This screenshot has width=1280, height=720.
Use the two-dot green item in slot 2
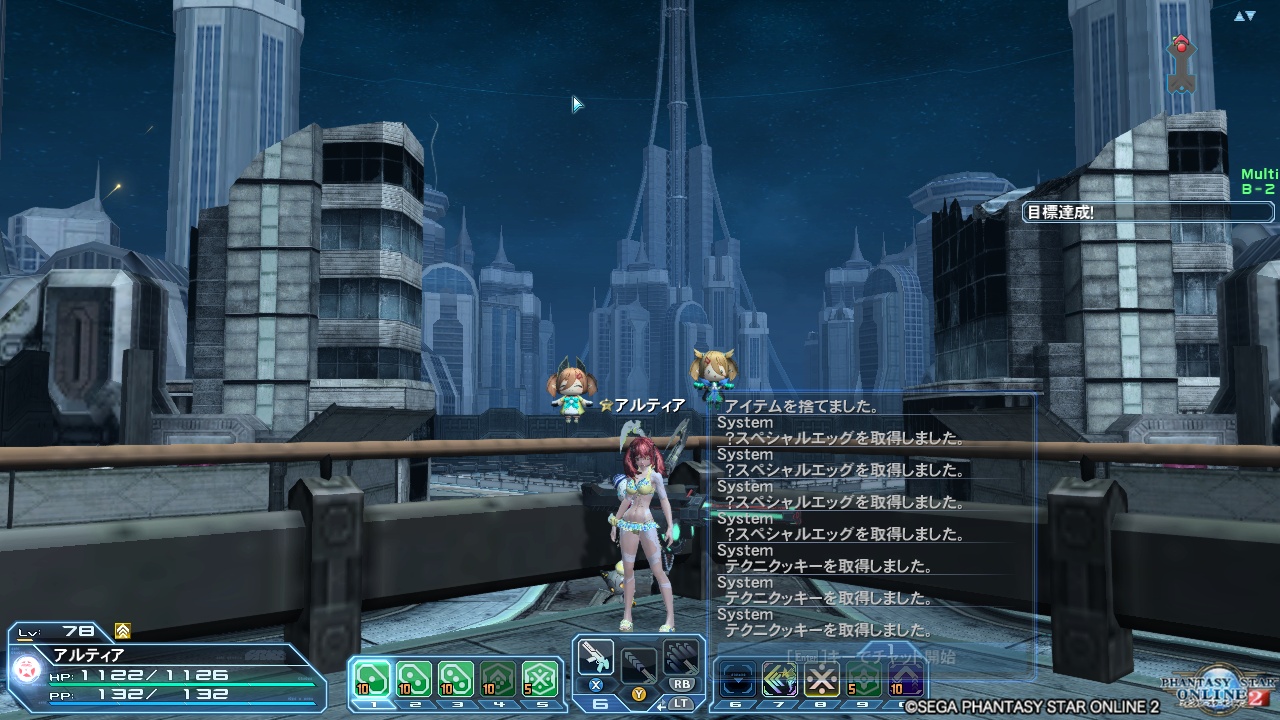click(414, 680)
